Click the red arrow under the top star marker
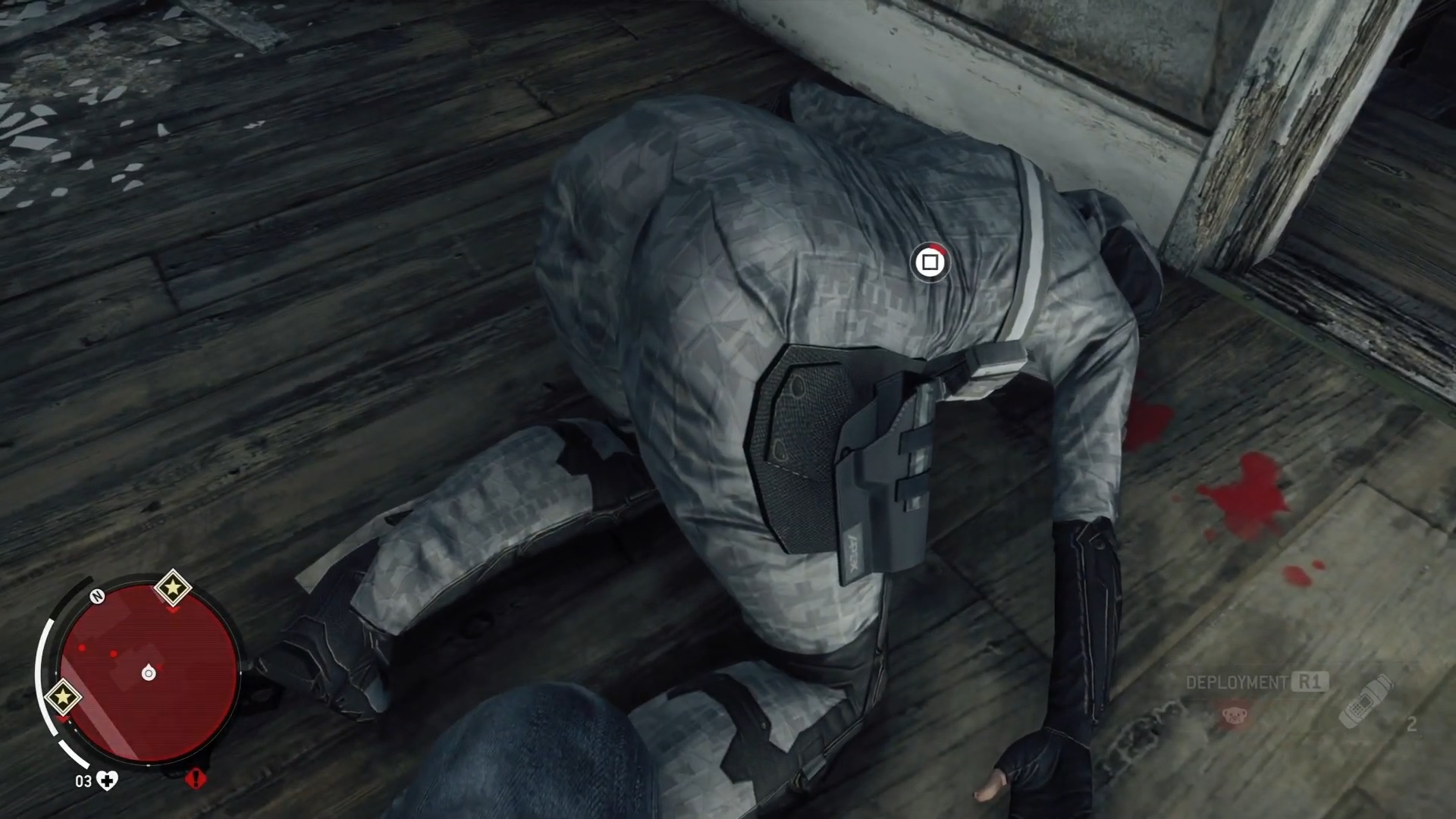This screenshot has width=1456, height=819. 171,609
